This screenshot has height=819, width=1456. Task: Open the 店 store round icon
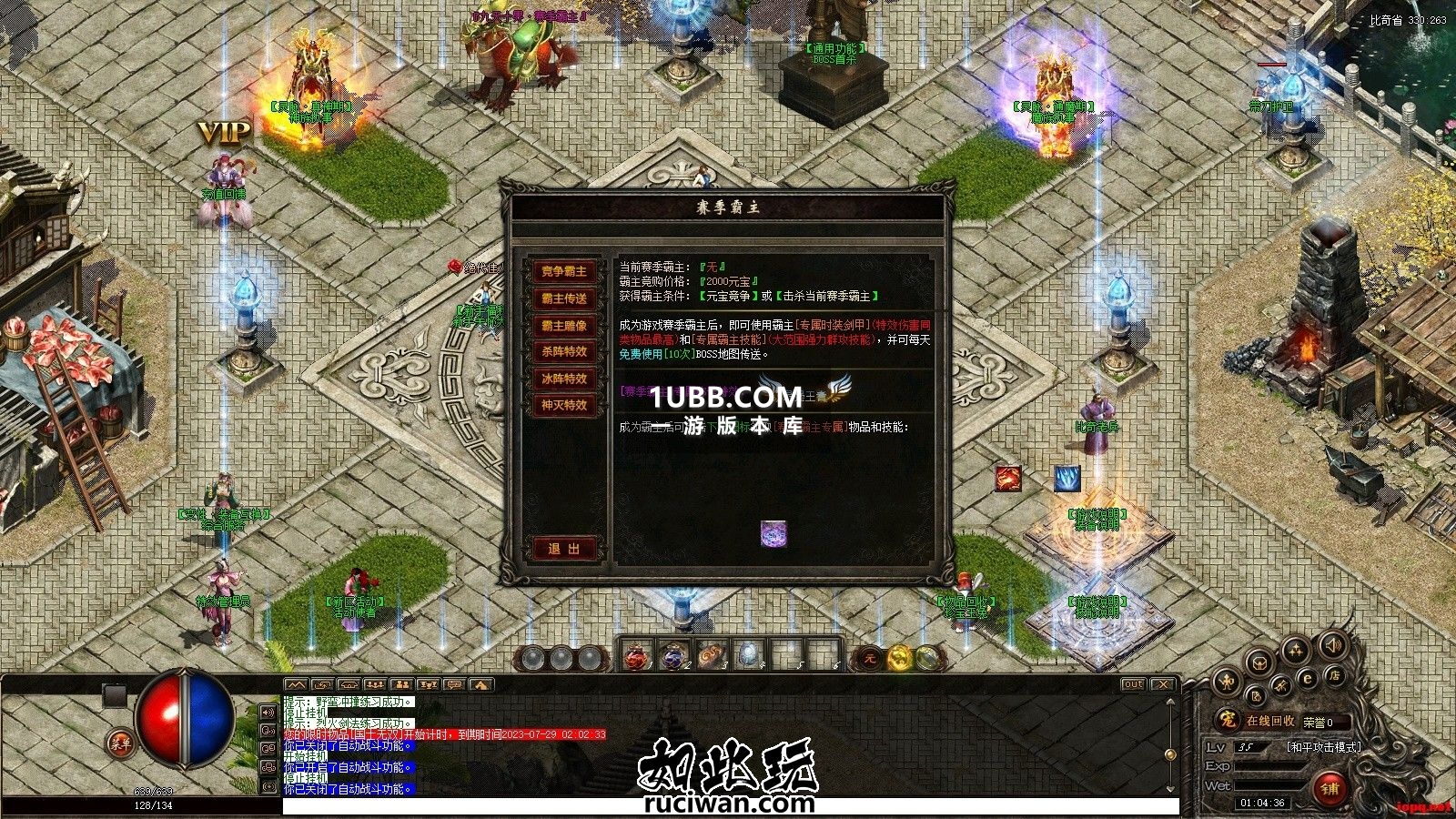[1334, 675]
